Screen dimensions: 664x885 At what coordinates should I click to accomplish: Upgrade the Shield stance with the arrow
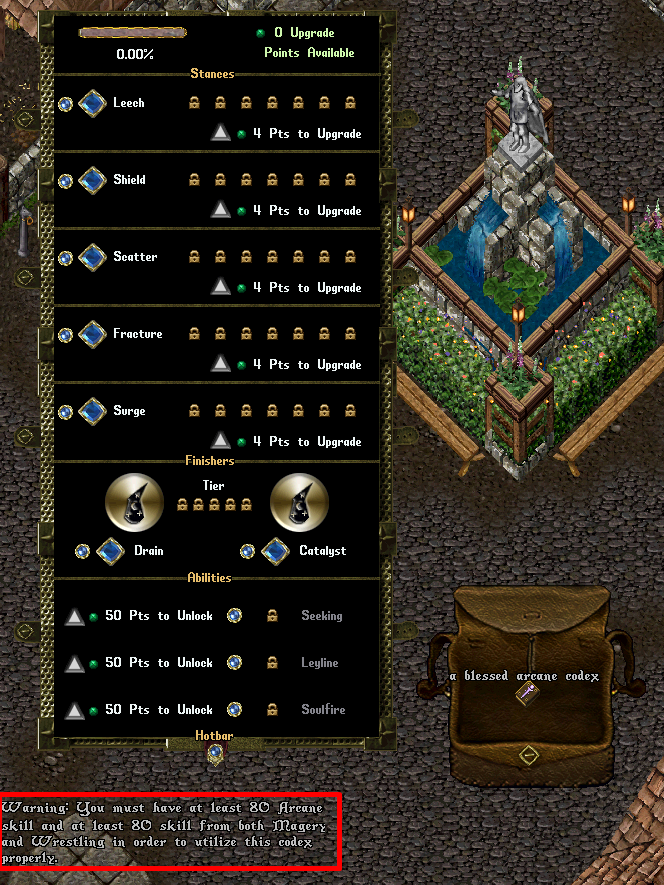point(221,210)
